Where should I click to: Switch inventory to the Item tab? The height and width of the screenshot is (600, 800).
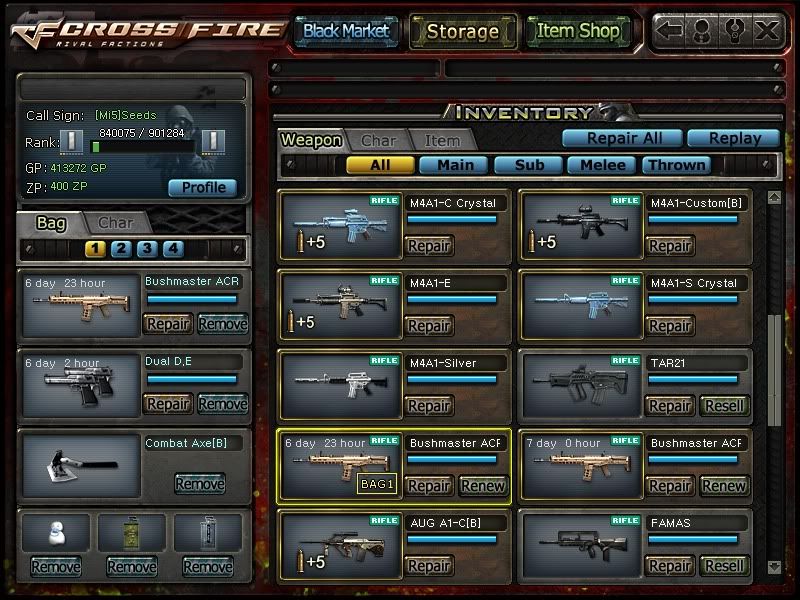[442, 141]
